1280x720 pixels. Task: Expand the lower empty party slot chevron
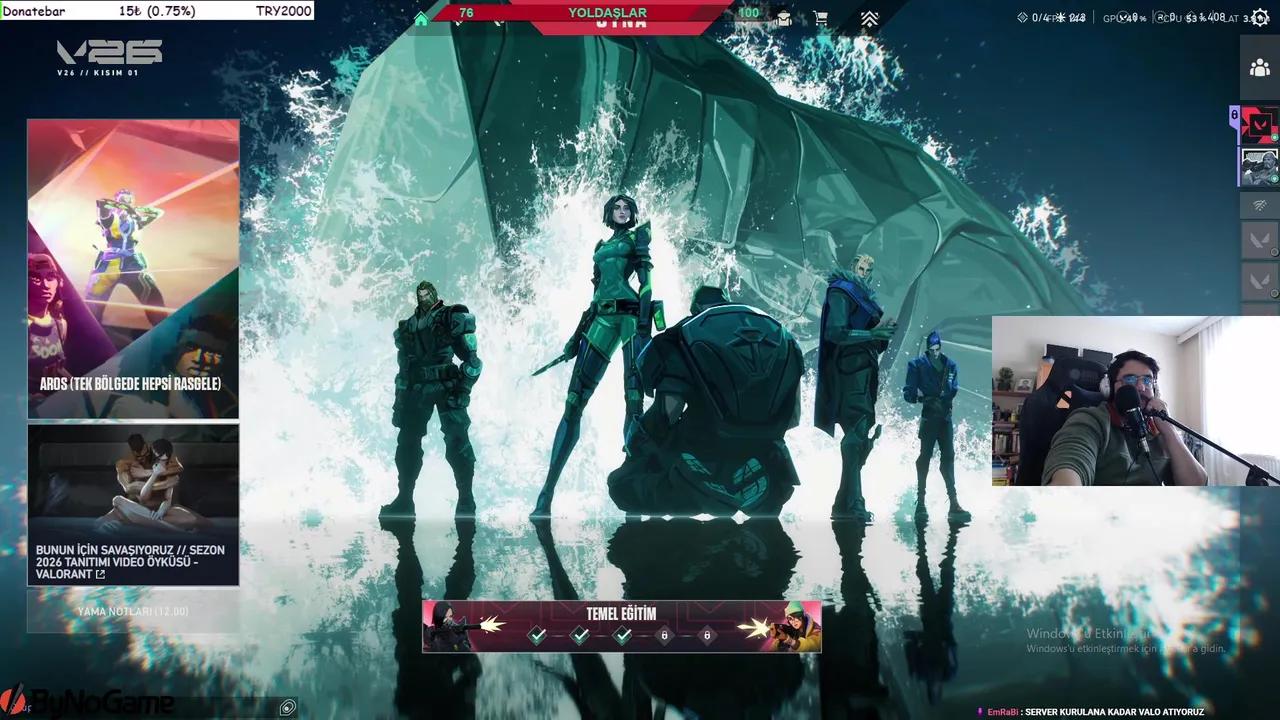click(1259, 282)
